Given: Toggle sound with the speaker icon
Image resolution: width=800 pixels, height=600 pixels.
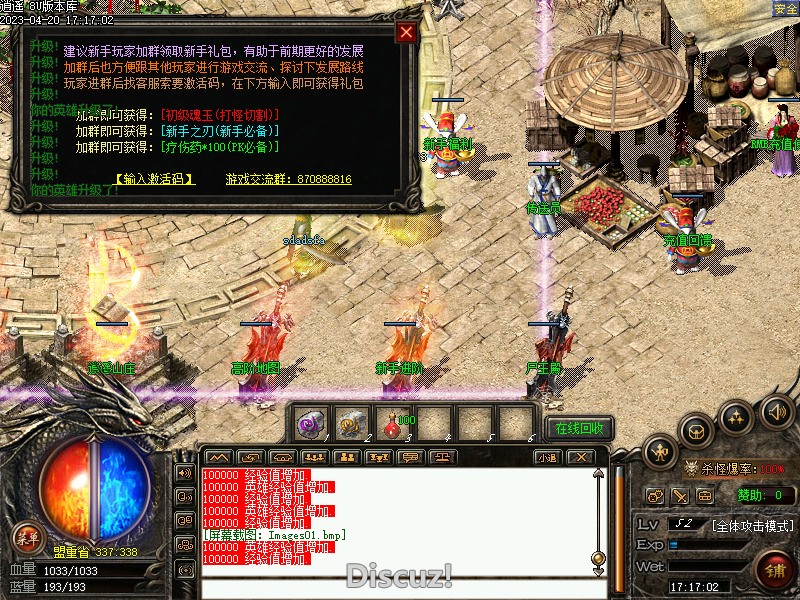Looking at the screenshot, I should (776, 411).
